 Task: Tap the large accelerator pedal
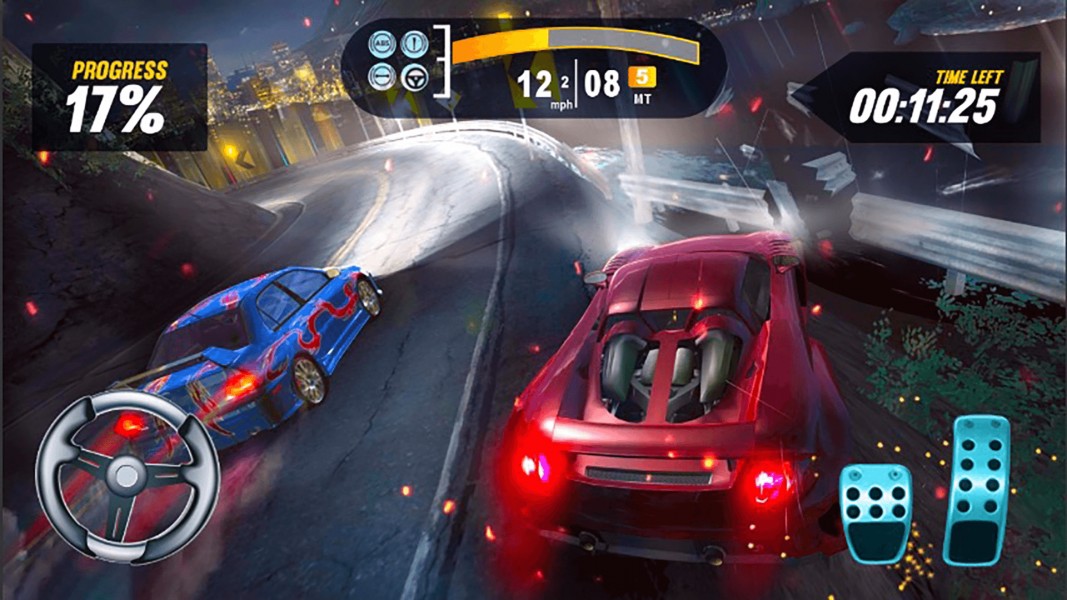[978, 490]
